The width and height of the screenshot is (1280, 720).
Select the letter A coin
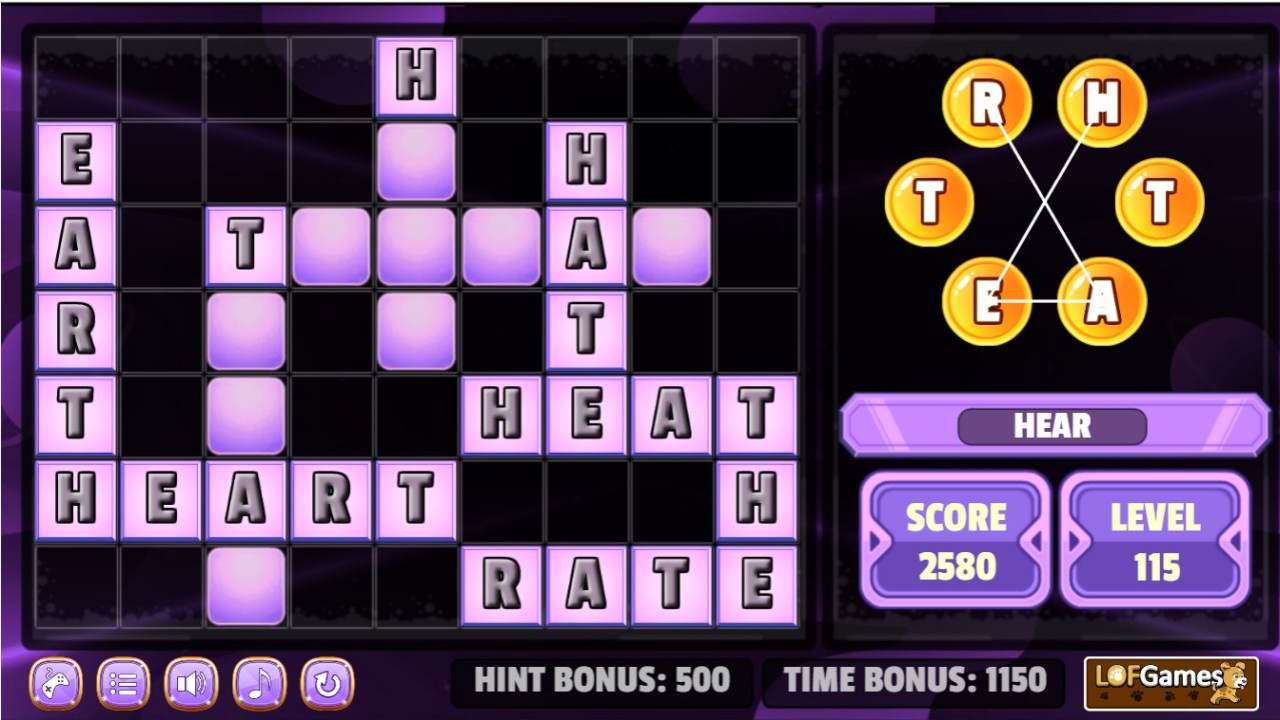[1102, 300]
